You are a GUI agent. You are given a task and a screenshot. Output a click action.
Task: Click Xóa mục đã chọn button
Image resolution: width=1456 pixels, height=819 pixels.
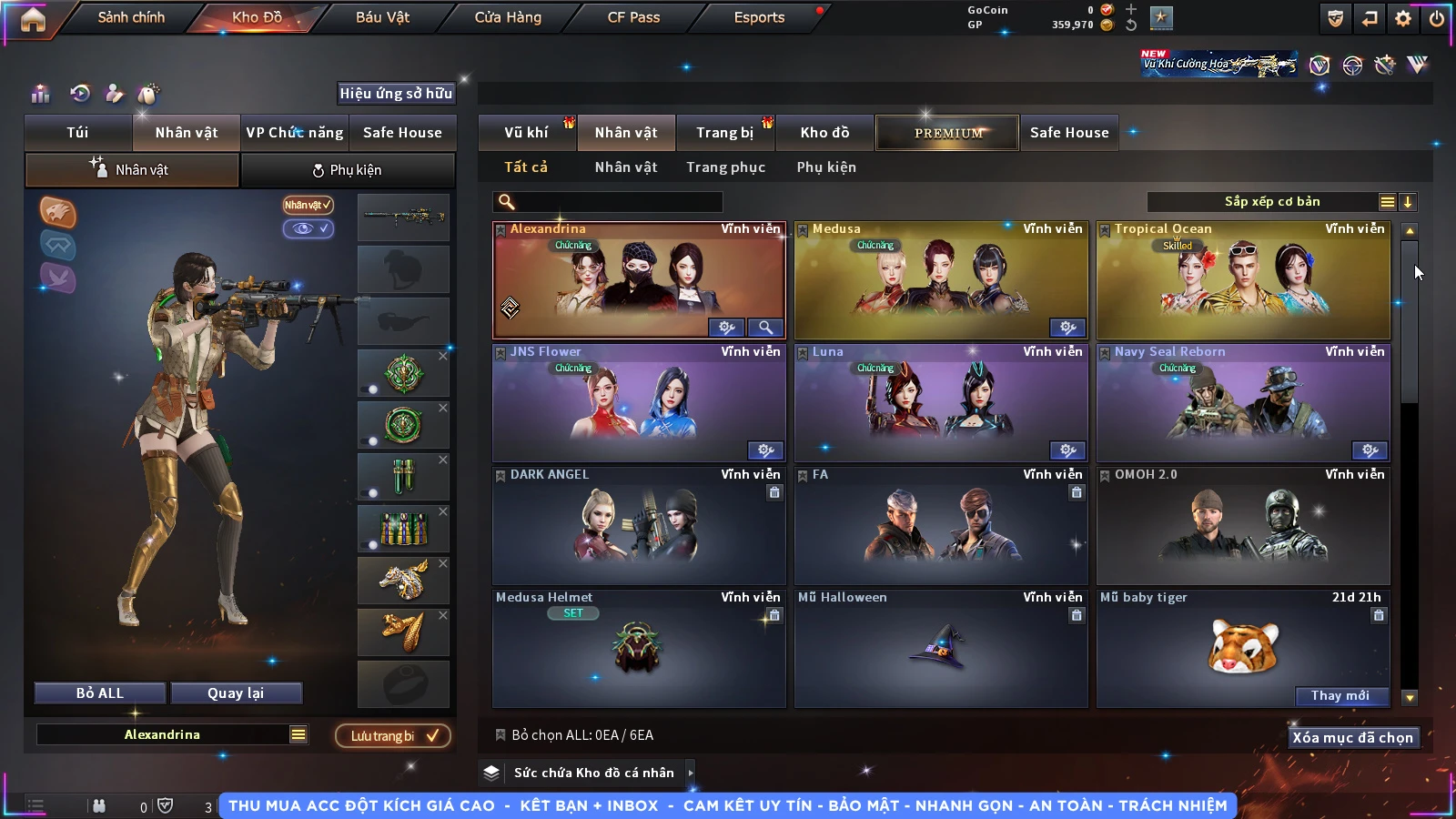(1352, 738)
